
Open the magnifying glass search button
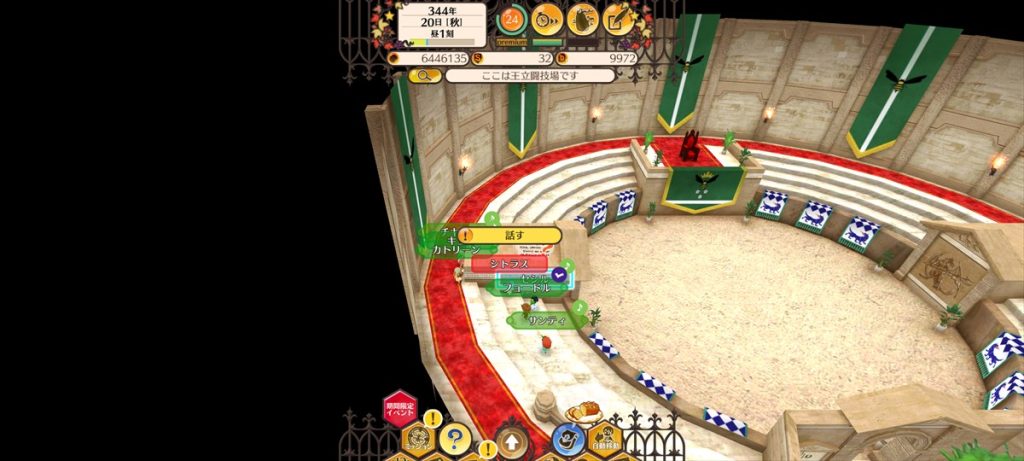423,75
